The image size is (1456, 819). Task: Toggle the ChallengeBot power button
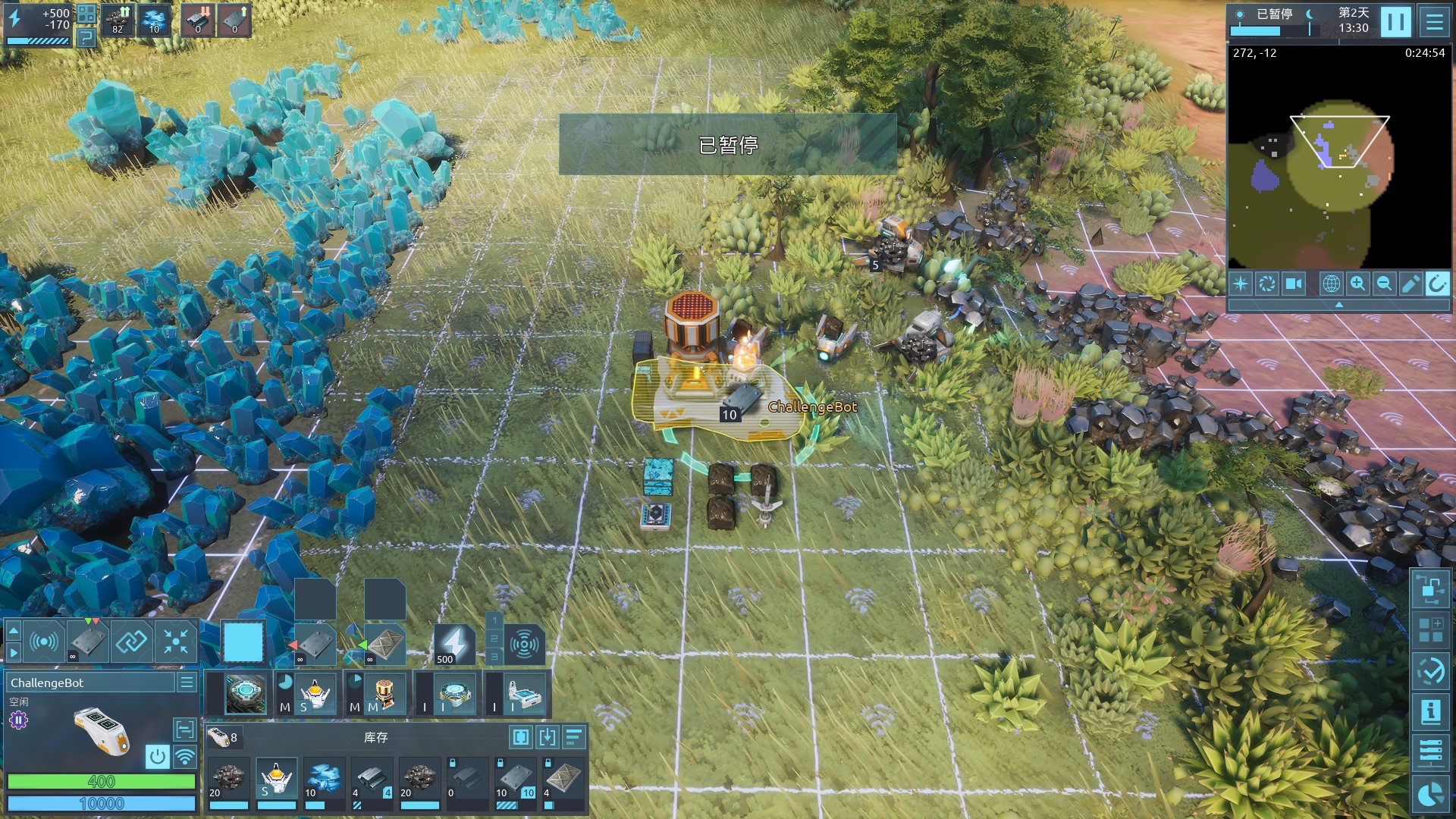coord(157,756)
